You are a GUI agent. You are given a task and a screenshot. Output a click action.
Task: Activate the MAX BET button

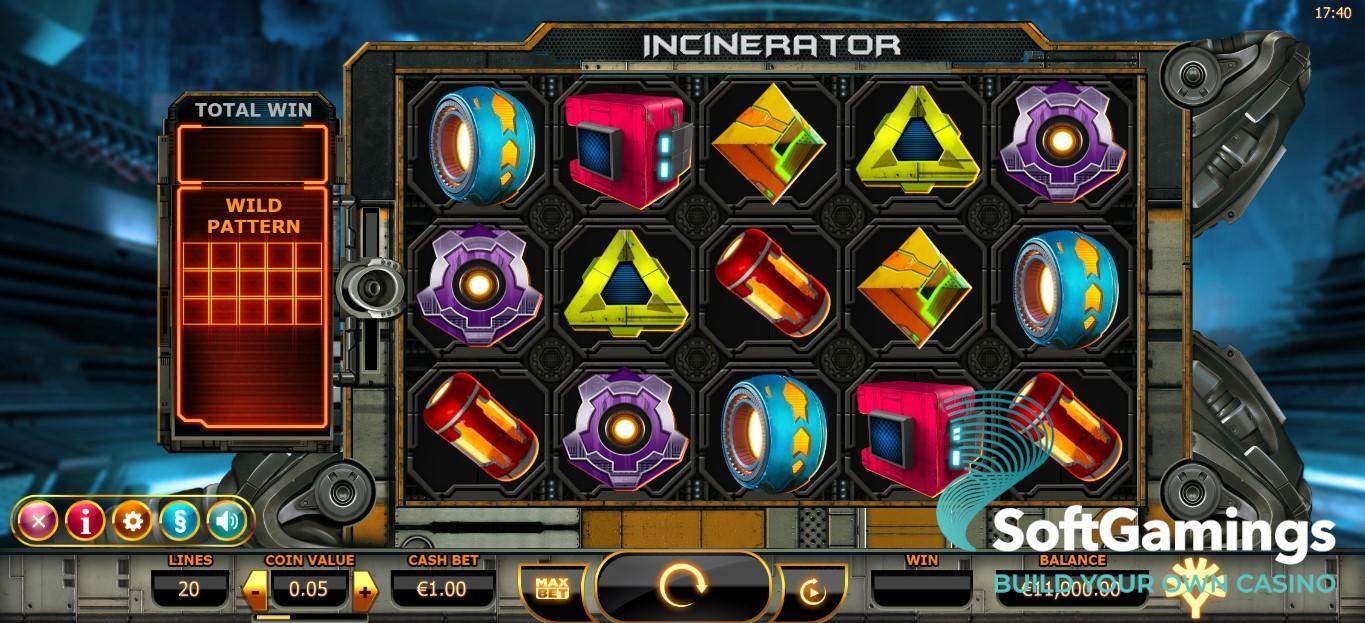pyautogui.click(x=552, y=589)
